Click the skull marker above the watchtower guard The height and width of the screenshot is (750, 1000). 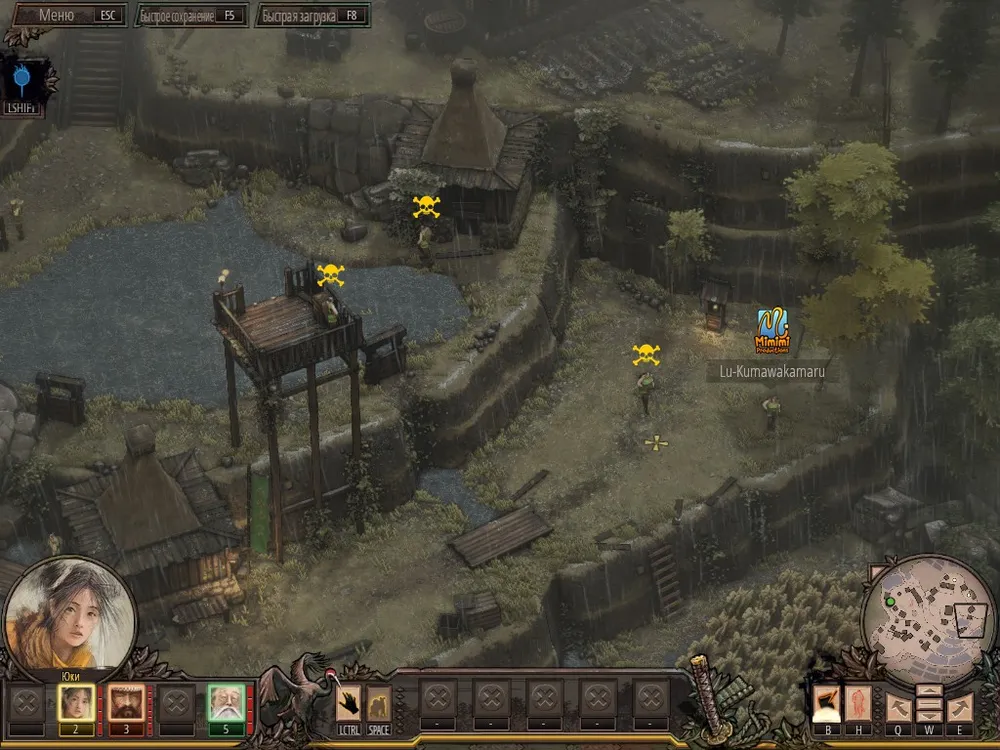tap(330, 275)
